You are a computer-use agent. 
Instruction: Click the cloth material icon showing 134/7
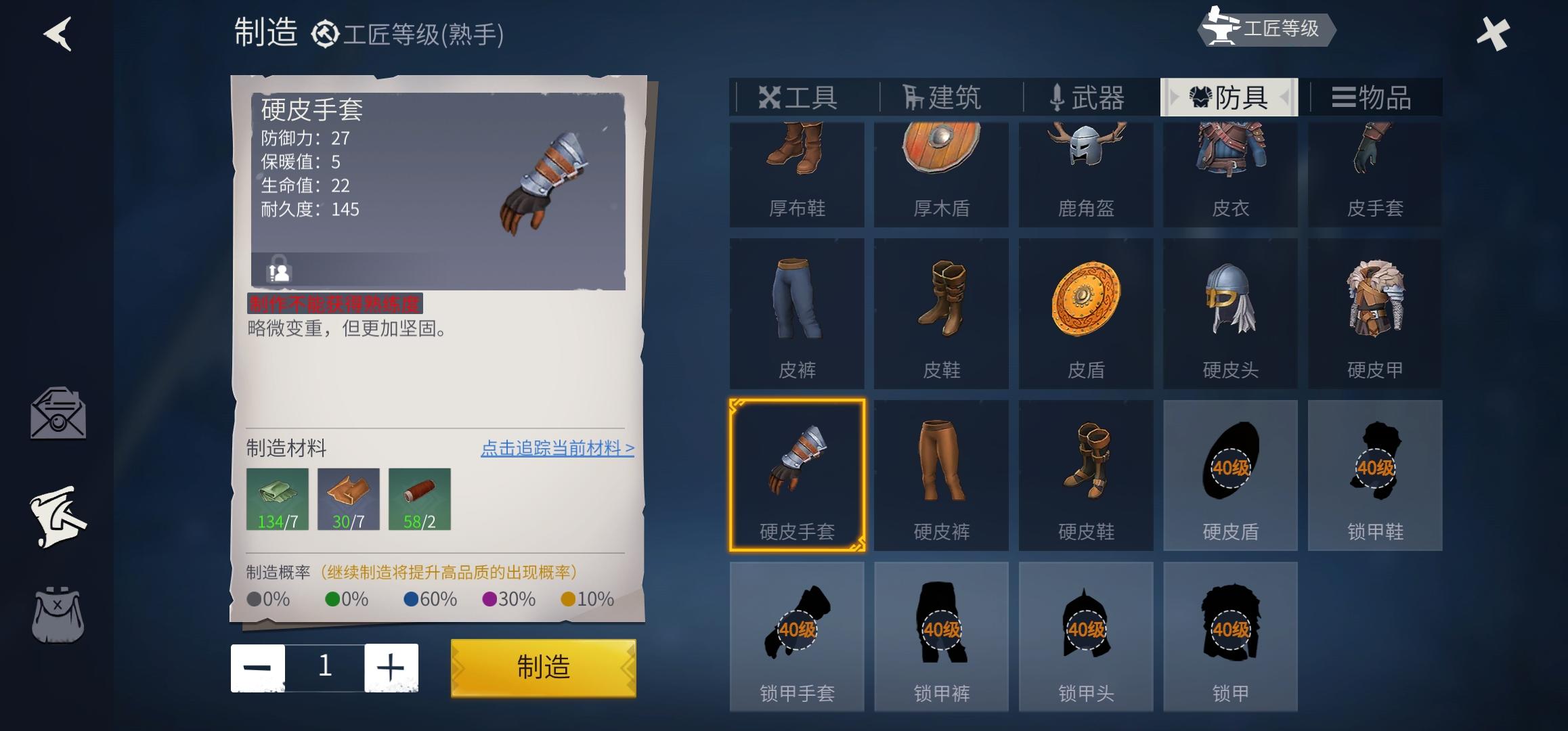277,499
